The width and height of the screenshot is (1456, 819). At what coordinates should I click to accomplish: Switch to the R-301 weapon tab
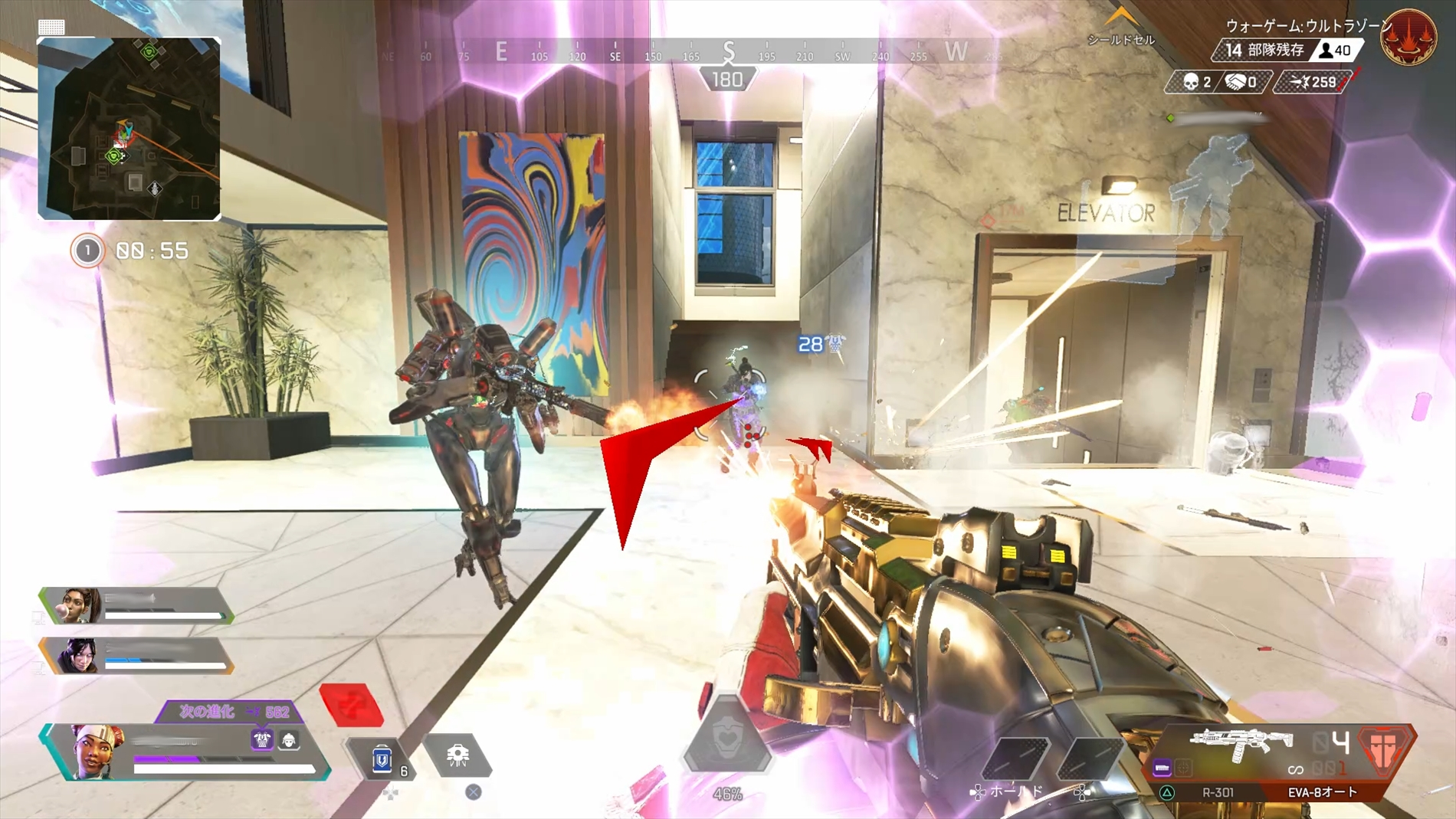tap(1217, 792)
